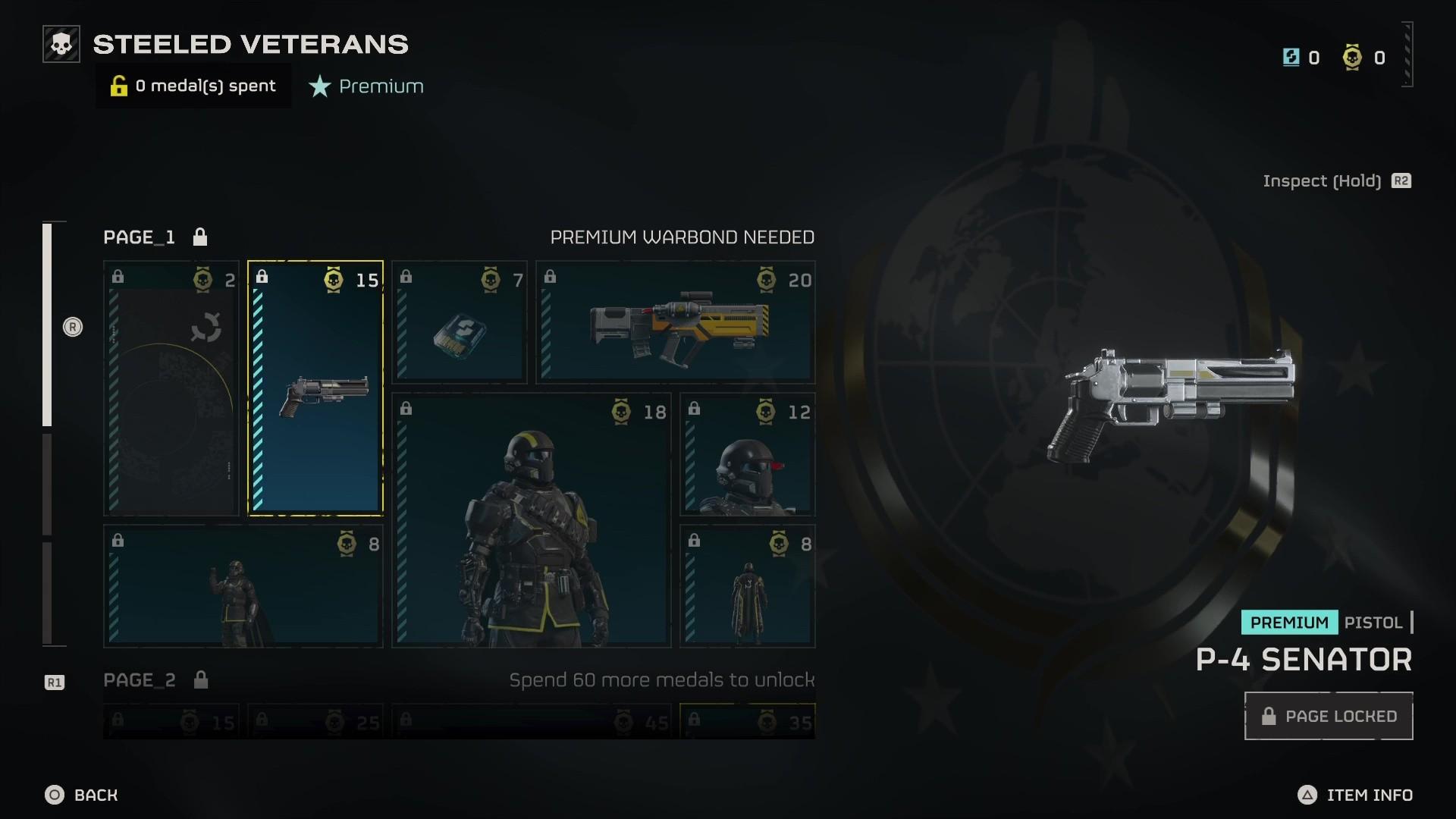Click the padlock on the 0 medals spent badge
The width and height of the screenshot is (1456, 819).
pos(118,86)
